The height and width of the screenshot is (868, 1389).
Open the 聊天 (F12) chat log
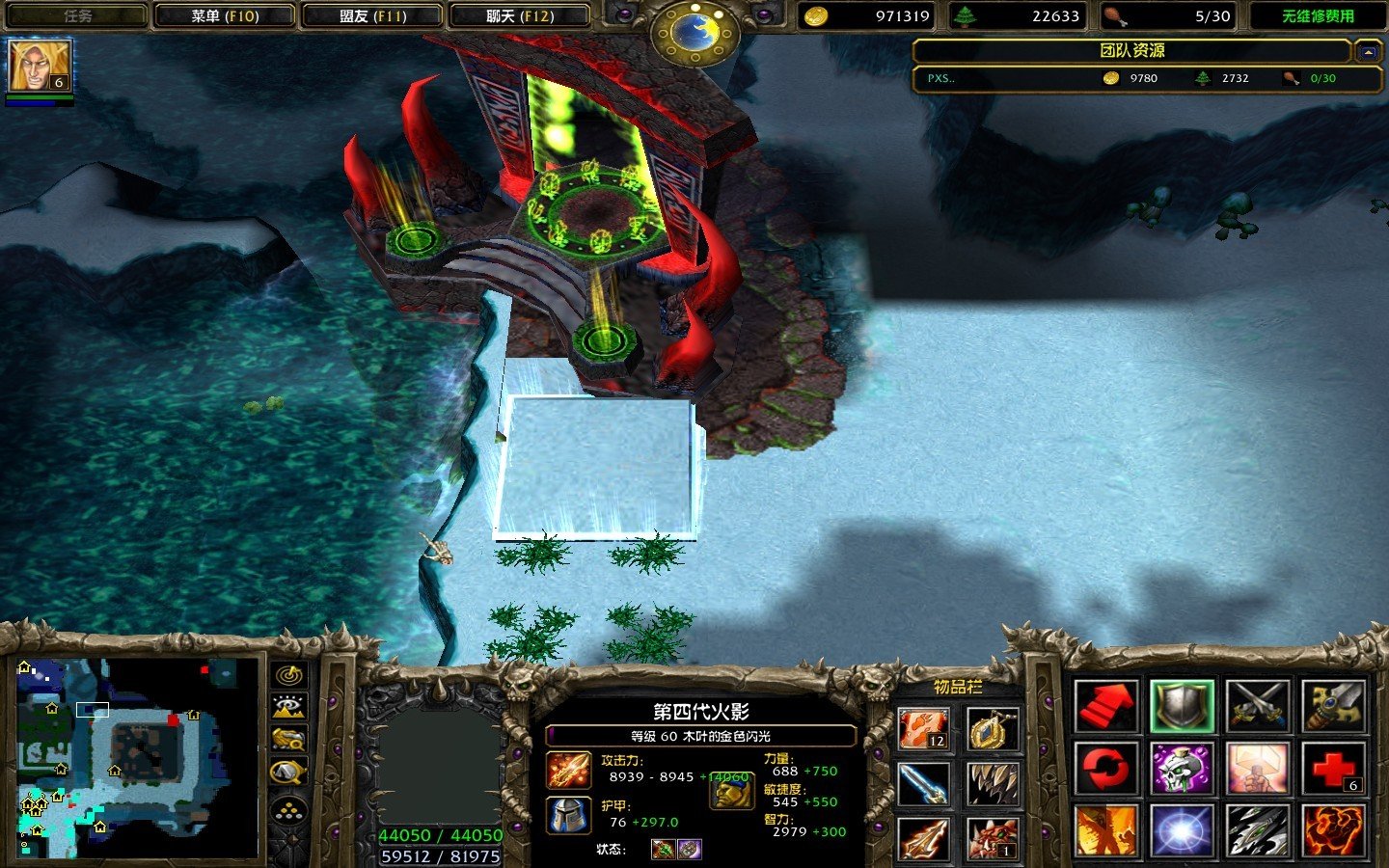click(520, 16)
